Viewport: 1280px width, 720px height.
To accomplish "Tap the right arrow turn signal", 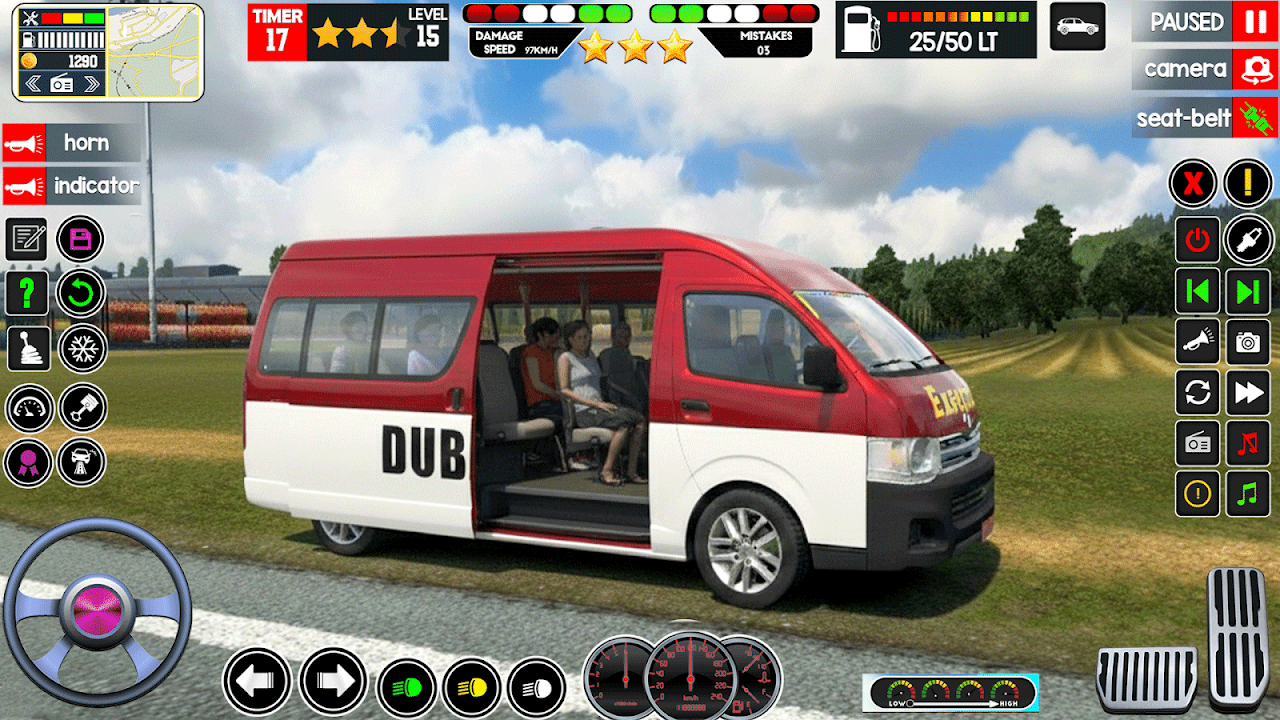I will pos(333,682).
